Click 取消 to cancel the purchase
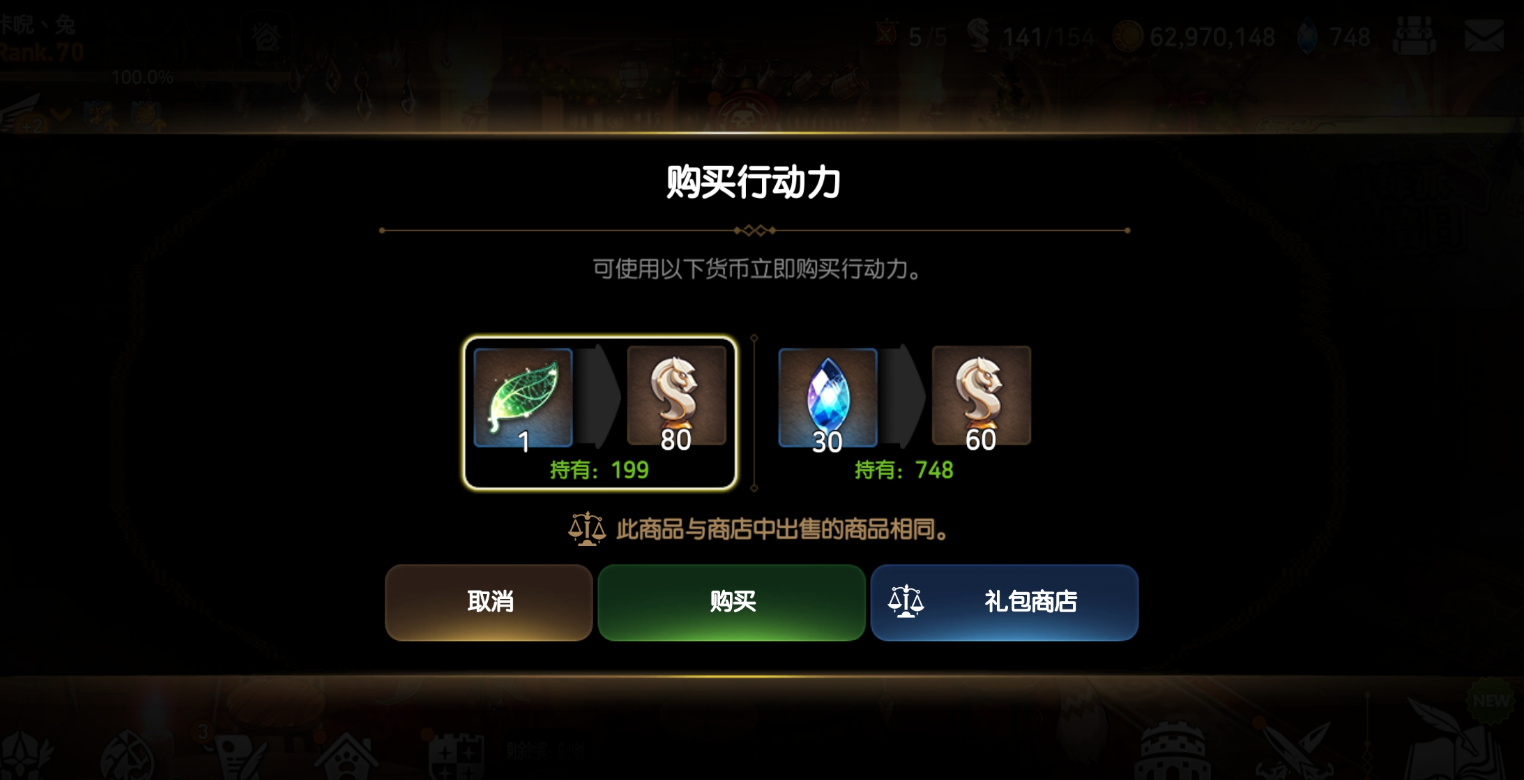 coord(488,602)
